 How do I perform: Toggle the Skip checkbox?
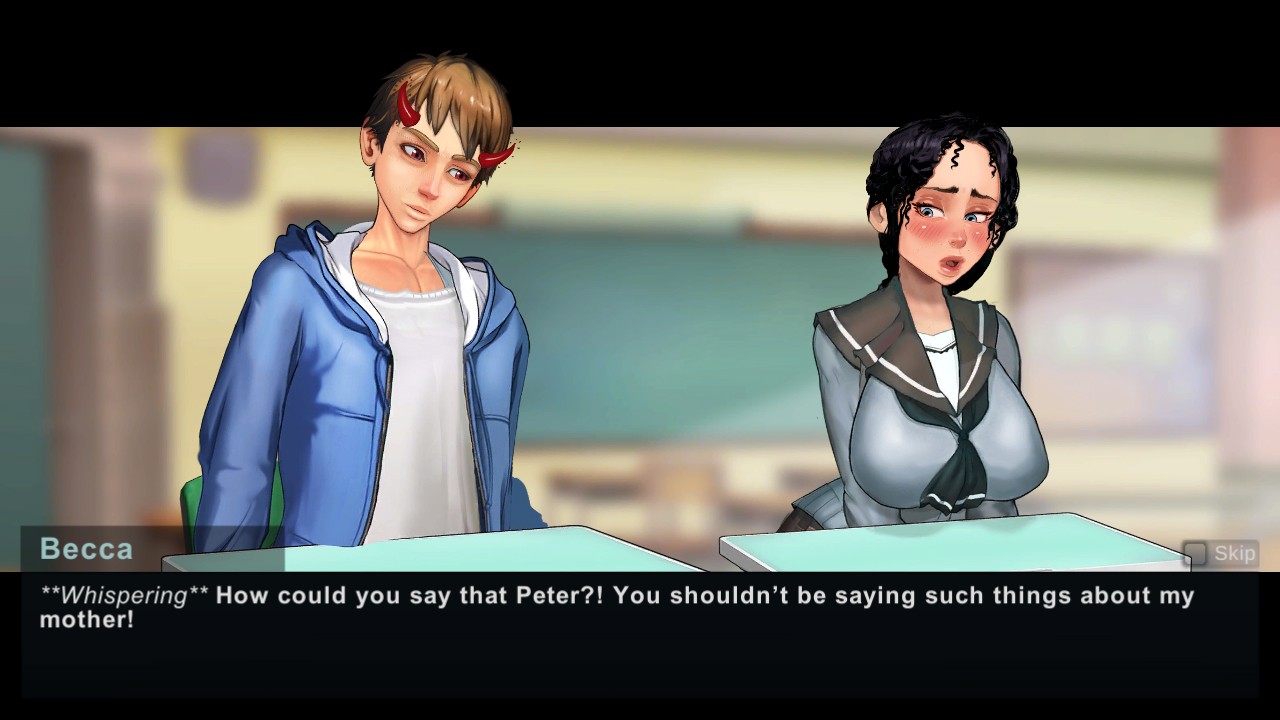pos(1195,553)
